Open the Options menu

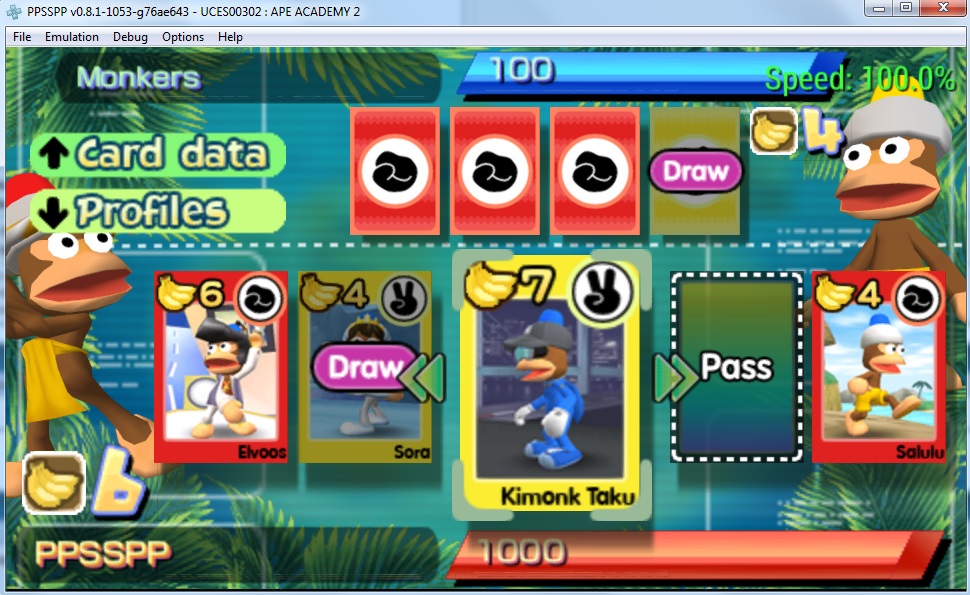183,37
